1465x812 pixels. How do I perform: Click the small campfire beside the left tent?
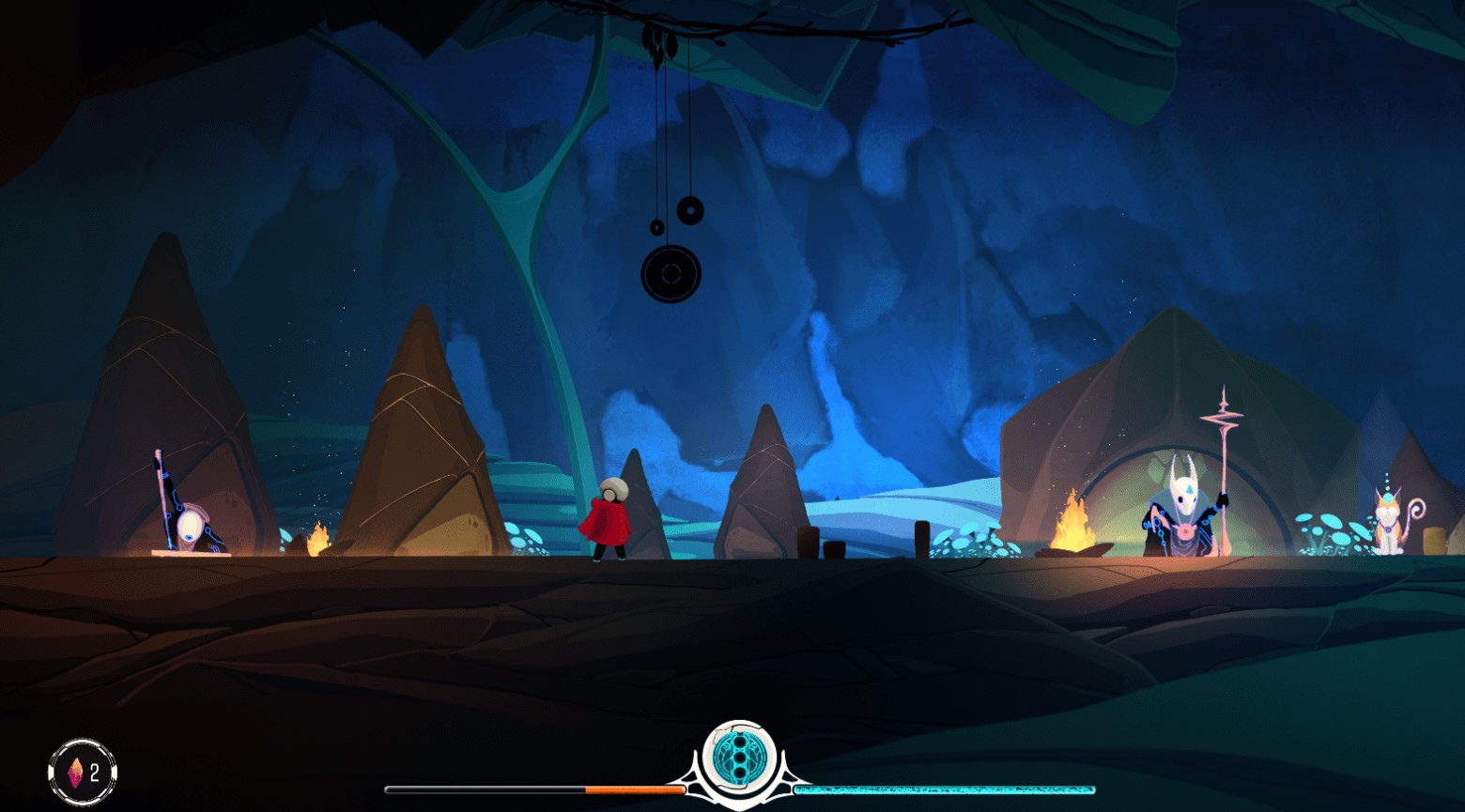(319, 540)
